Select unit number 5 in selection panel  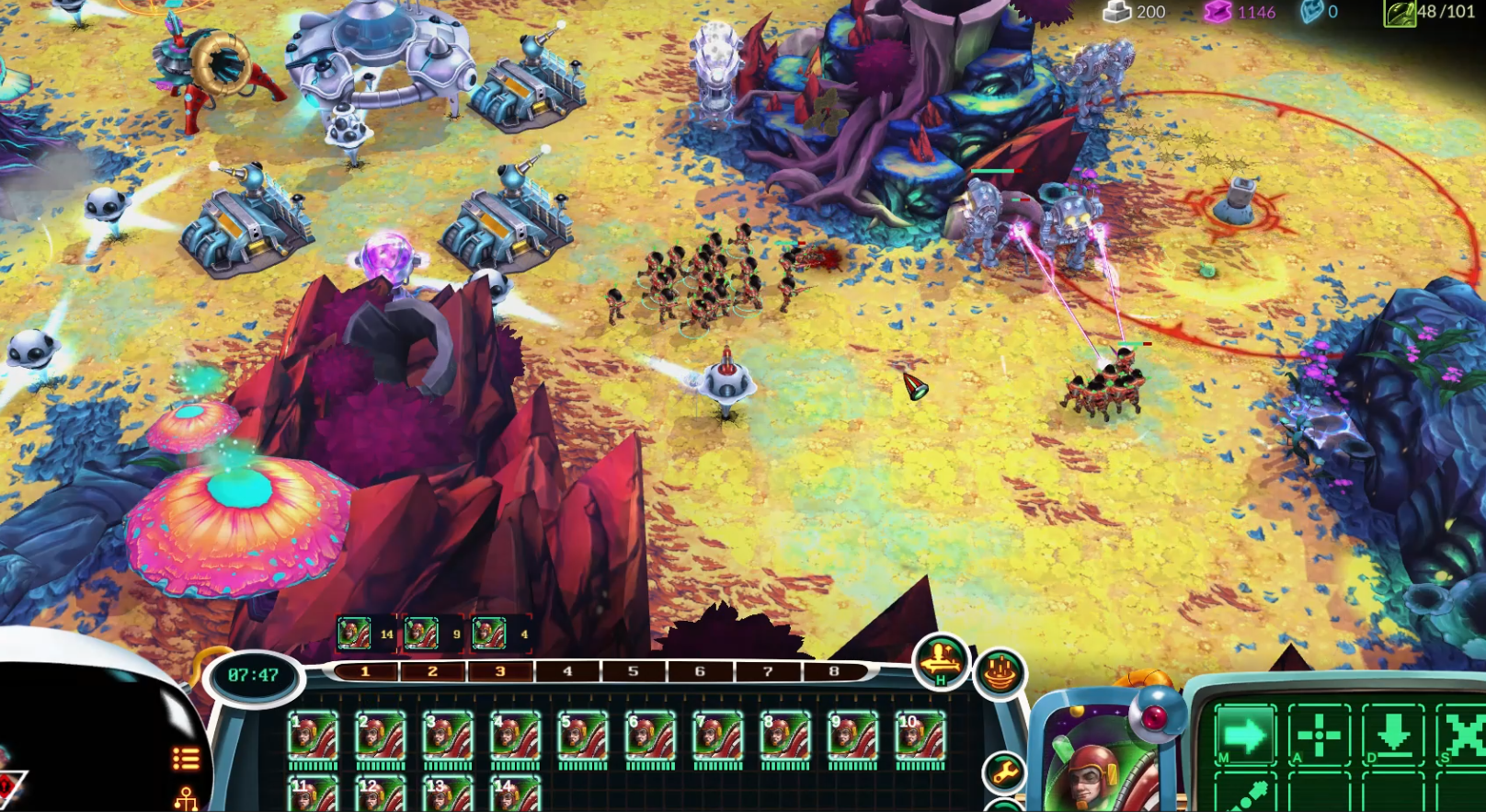click(x=582, y=738)
